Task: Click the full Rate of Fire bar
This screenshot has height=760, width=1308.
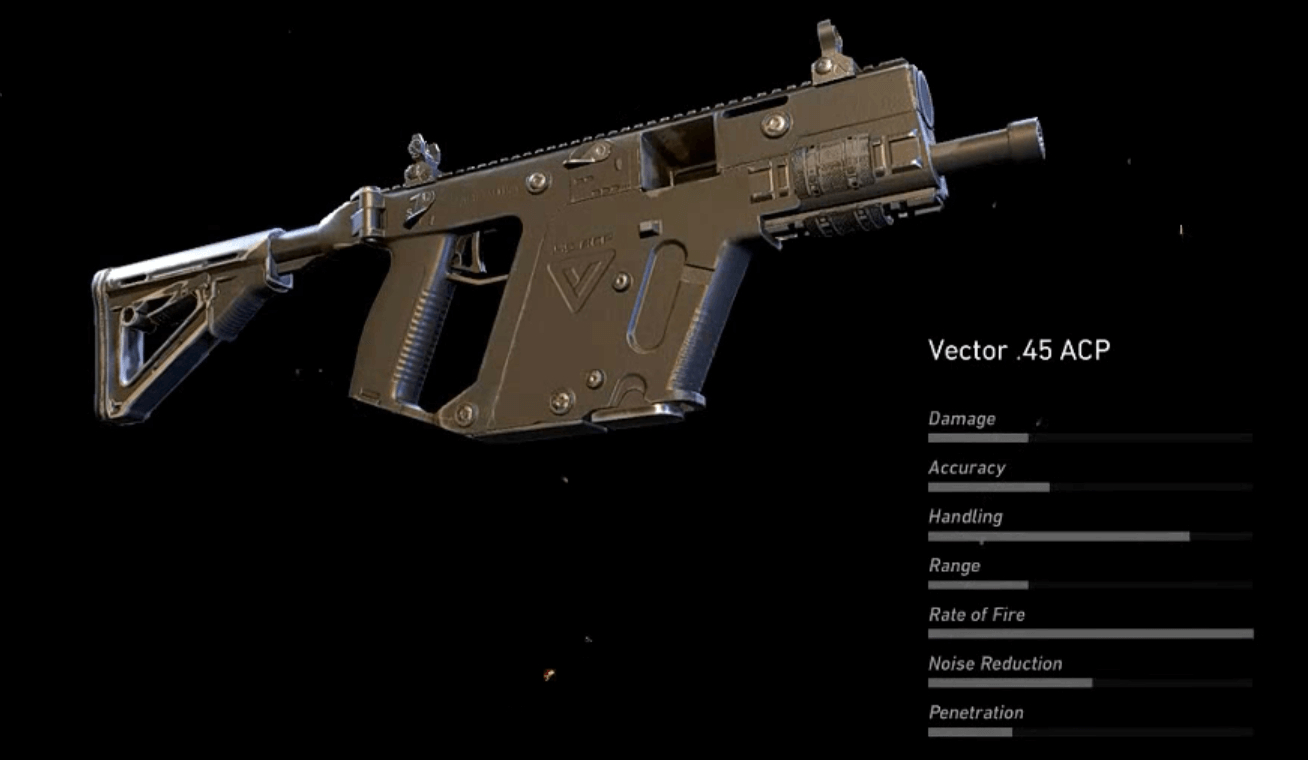Action: point(1090,634)
